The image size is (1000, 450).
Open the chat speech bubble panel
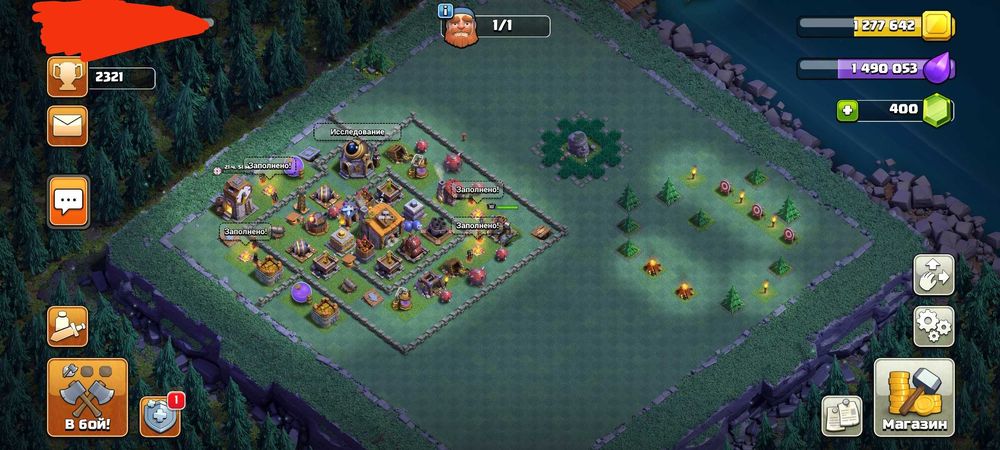tap(68, 201)
